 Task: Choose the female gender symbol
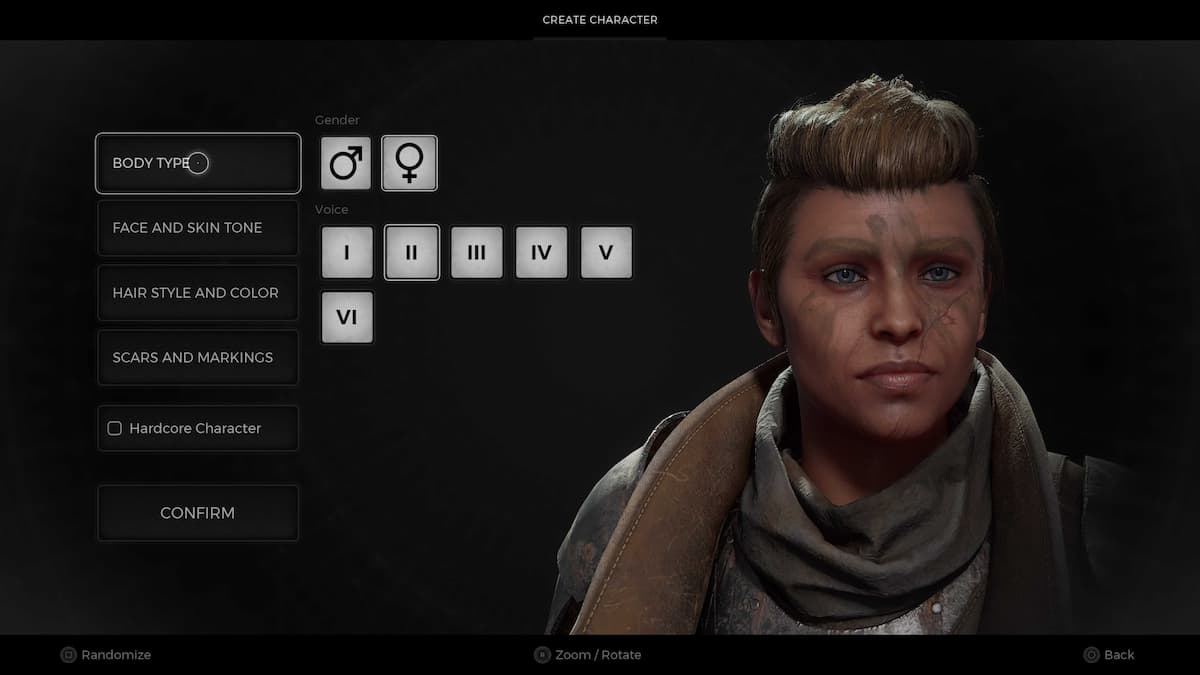409,163
